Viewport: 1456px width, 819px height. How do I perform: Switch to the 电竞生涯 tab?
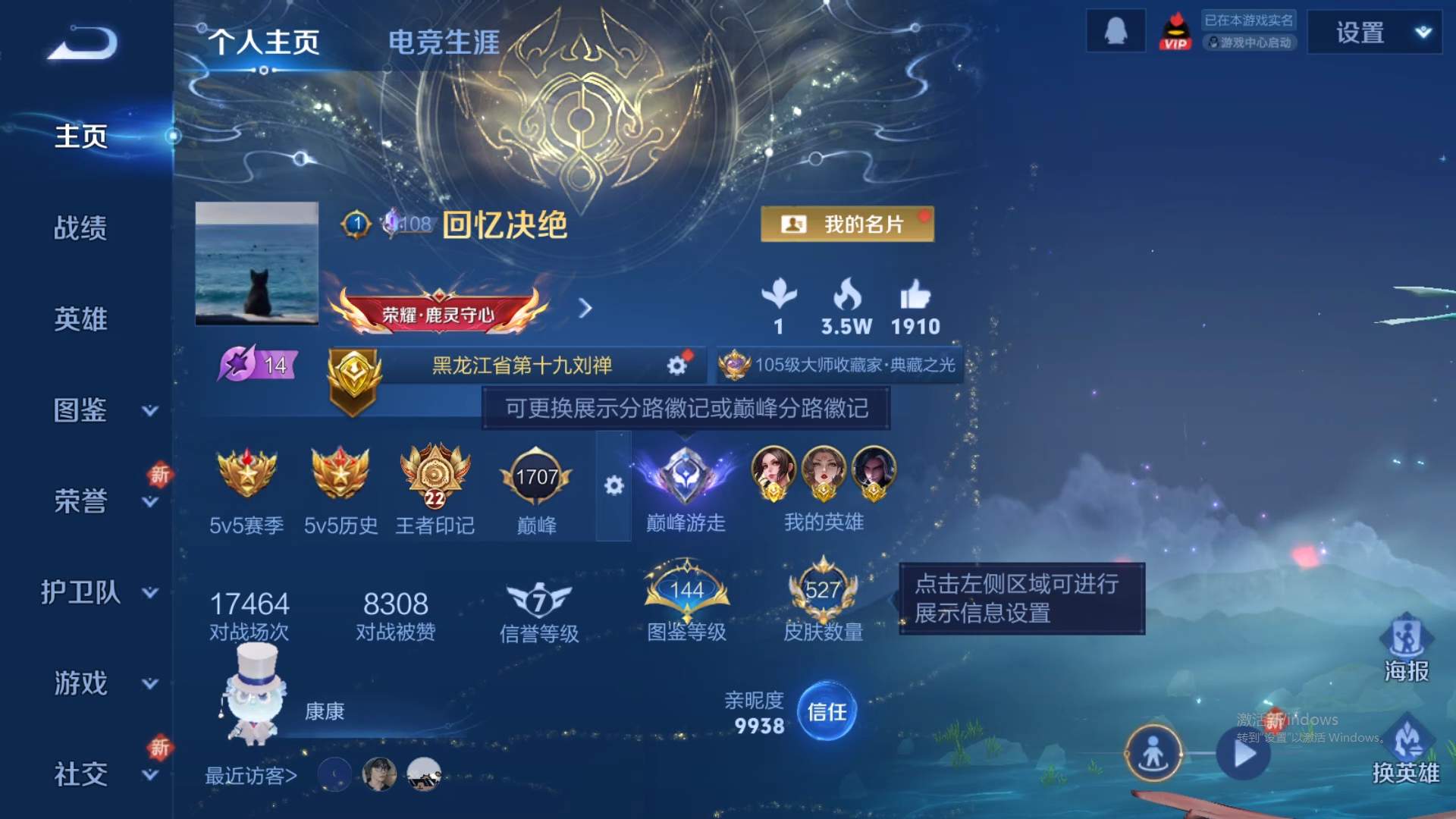click(443, 43)
